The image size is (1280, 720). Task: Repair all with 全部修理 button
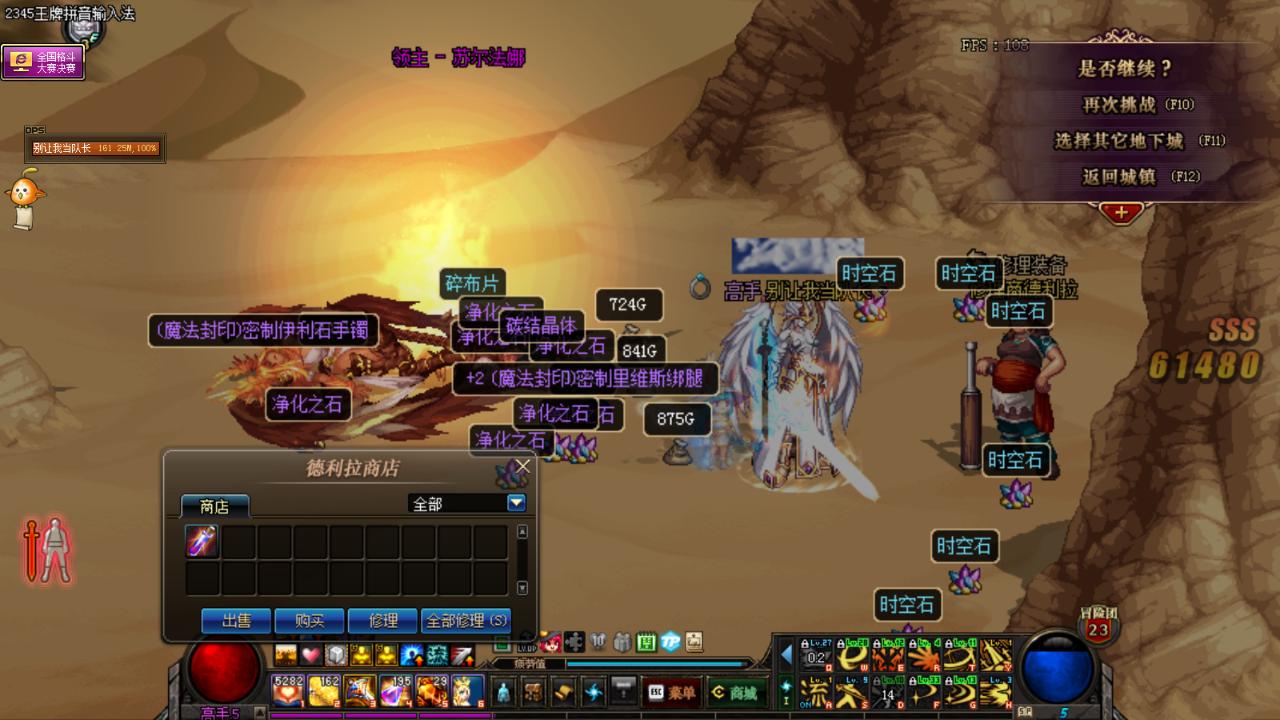466,621
